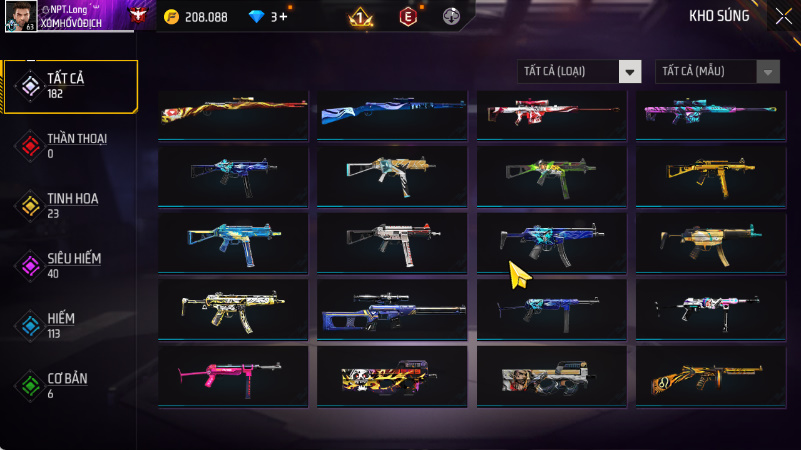Close the Kho Súng weapon vault

782,16
